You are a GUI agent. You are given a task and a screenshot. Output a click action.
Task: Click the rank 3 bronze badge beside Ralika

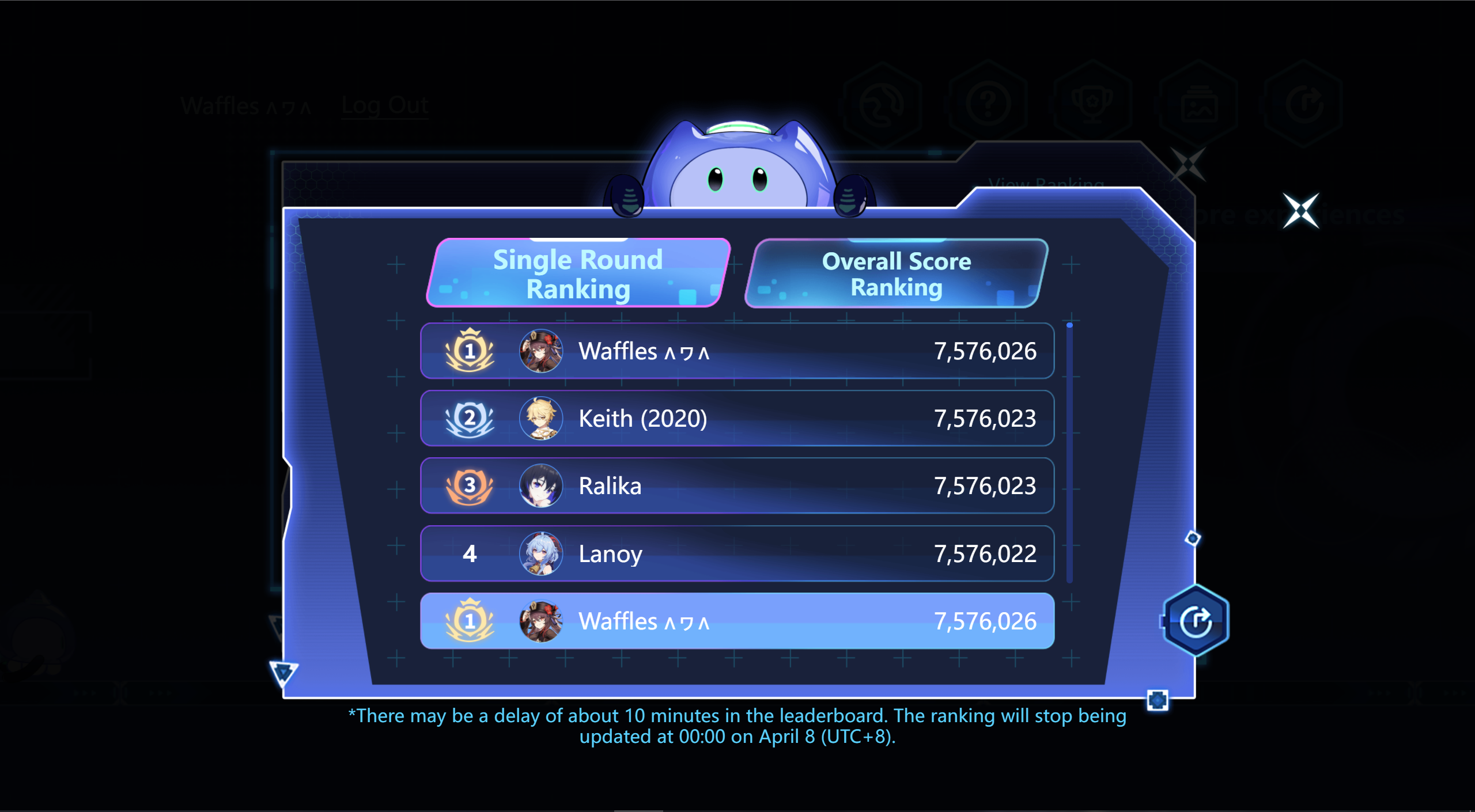(470, 486)
